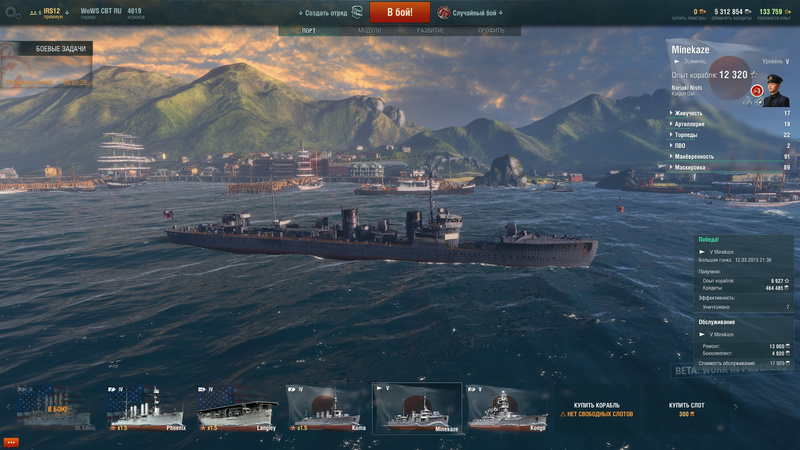The width and height of the screenshot is (800, 450).
Task: Choose the Langley carrier in the carousel
Action: pos(237,408)
